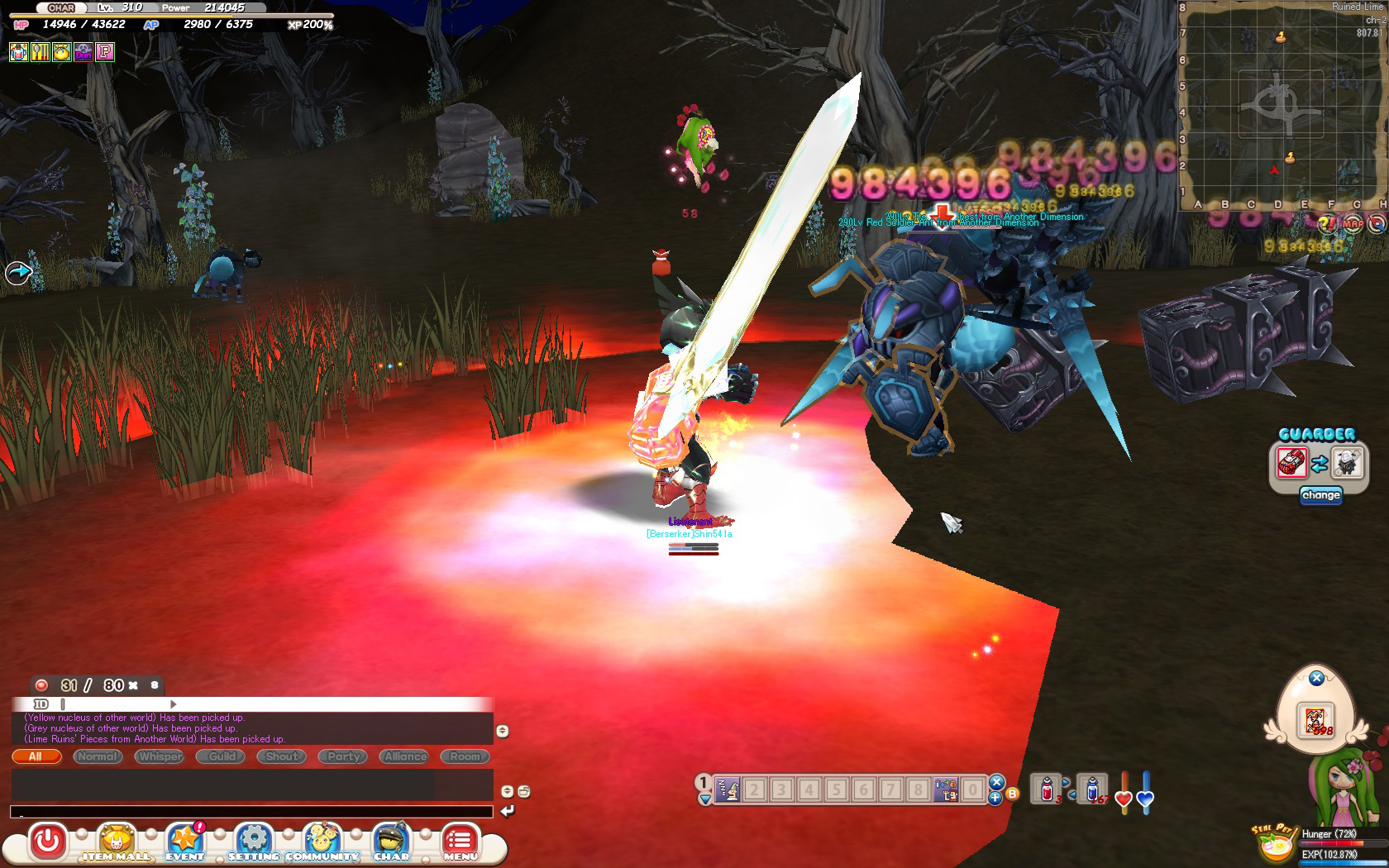Use the red health potion slot
Viewport: 1389px width, 868px height.
[x=1047, y=789]
